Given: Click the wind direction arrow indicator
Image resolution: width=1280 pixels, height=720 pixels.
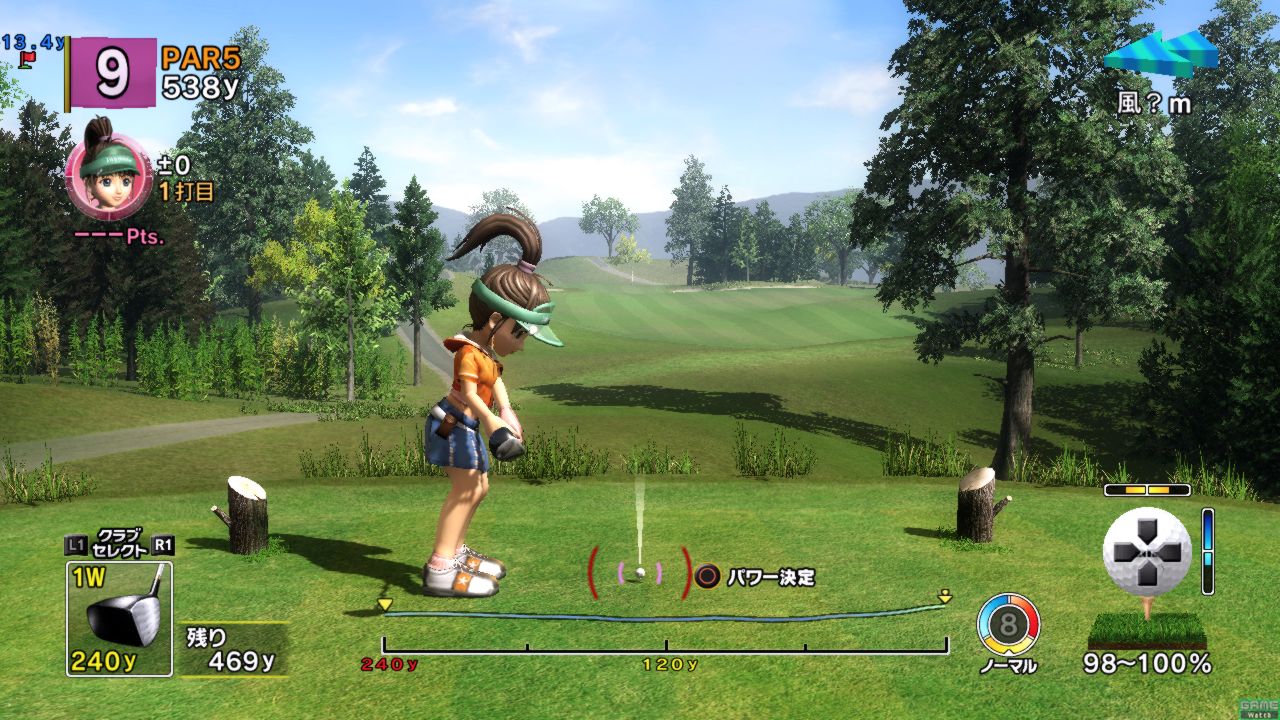Looking at the screenshot, I should 1160,53.
